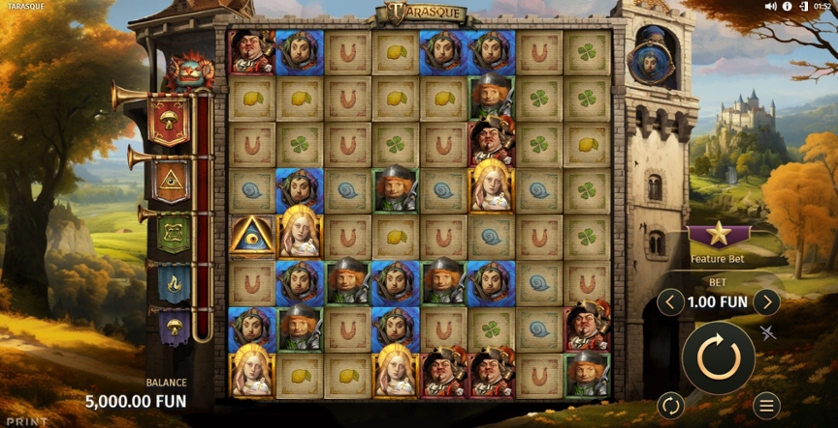The width and height of the screenshot is (838, 428).
Task: Open the autoplay settings button
Action: tap(670, 405)
